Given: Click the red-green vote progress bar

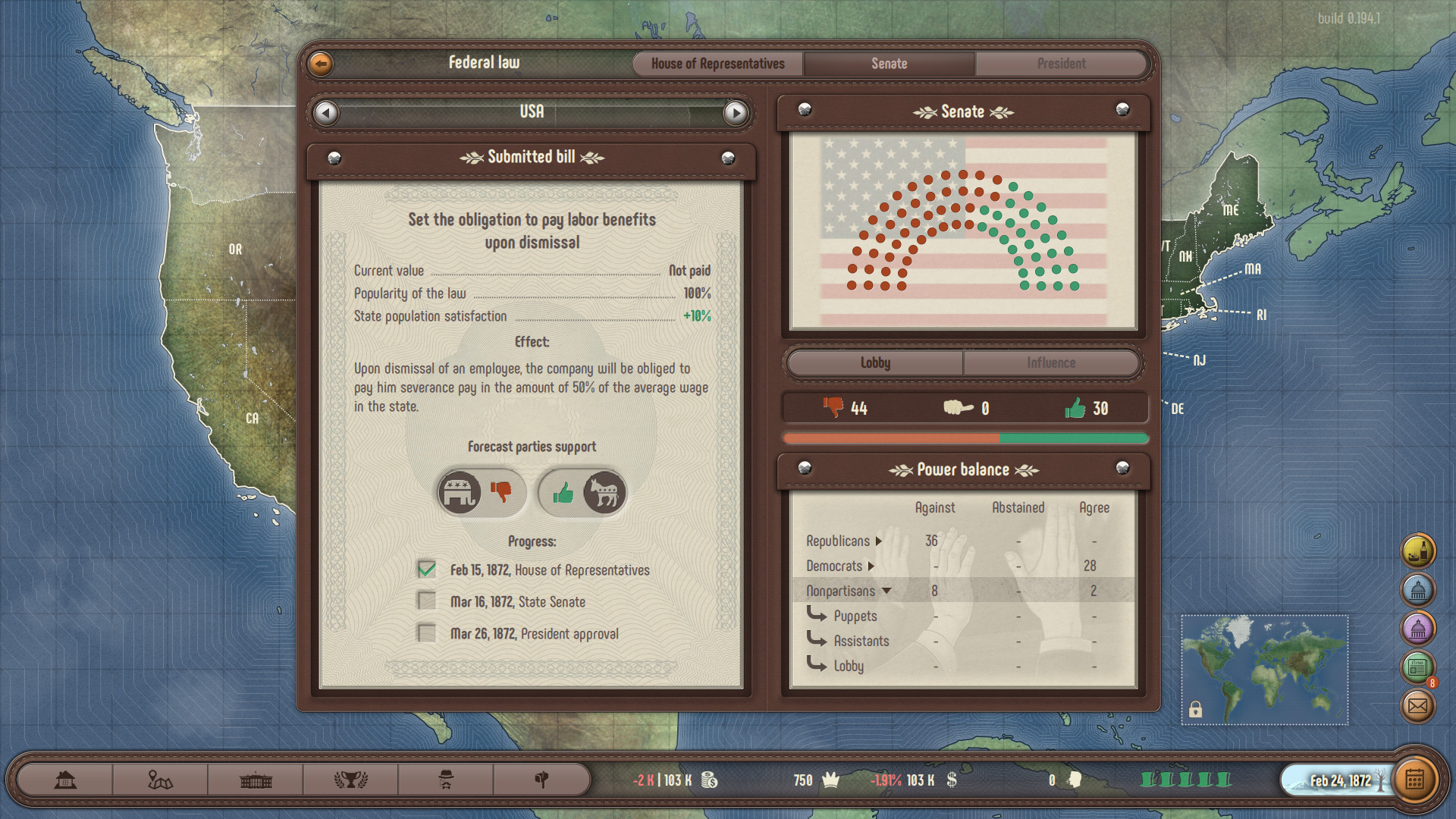Looking at the screenshot, I should pos(964,438).
